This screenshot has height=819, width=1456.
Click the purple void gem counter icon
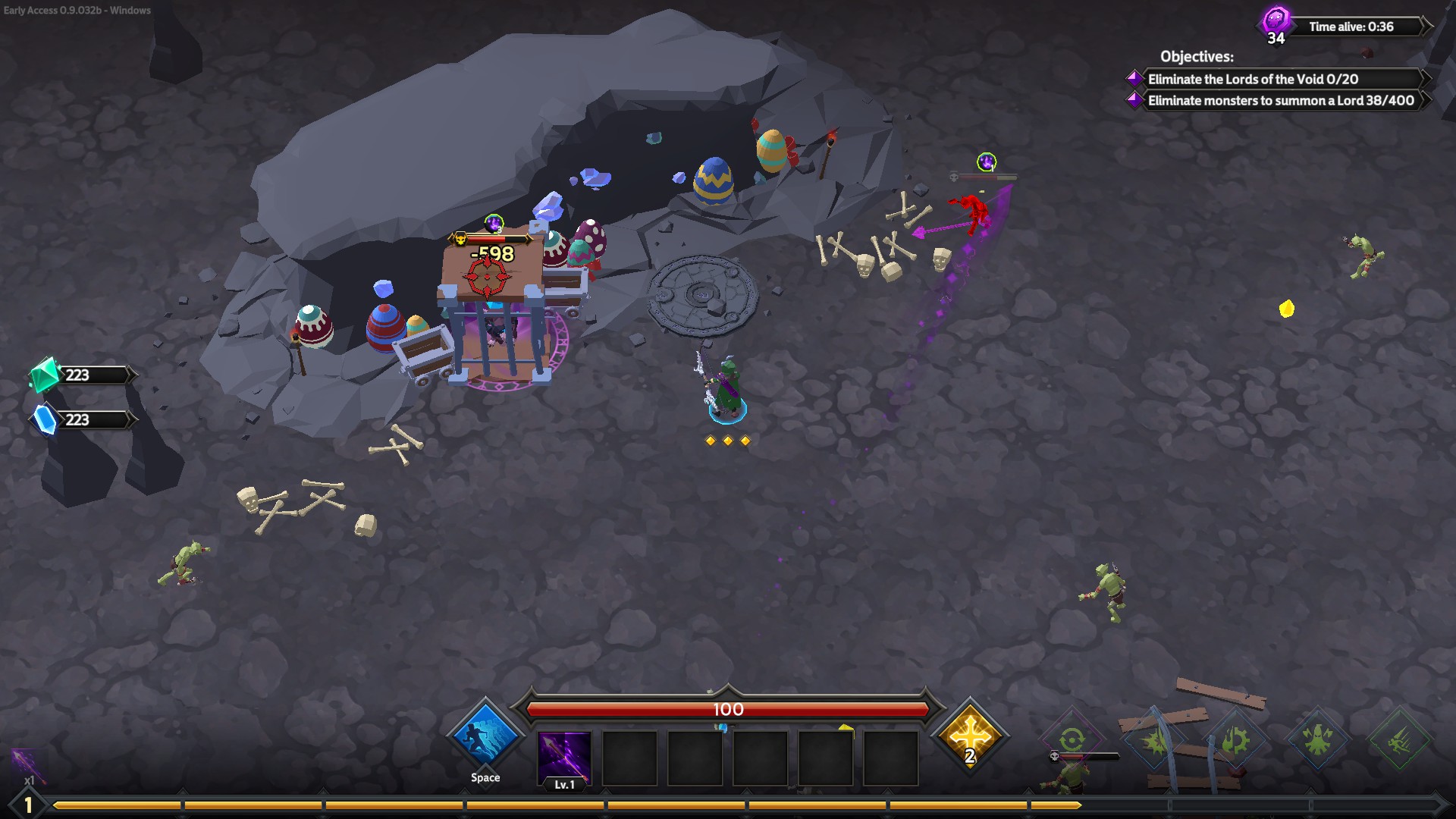tap(1276, 22)
